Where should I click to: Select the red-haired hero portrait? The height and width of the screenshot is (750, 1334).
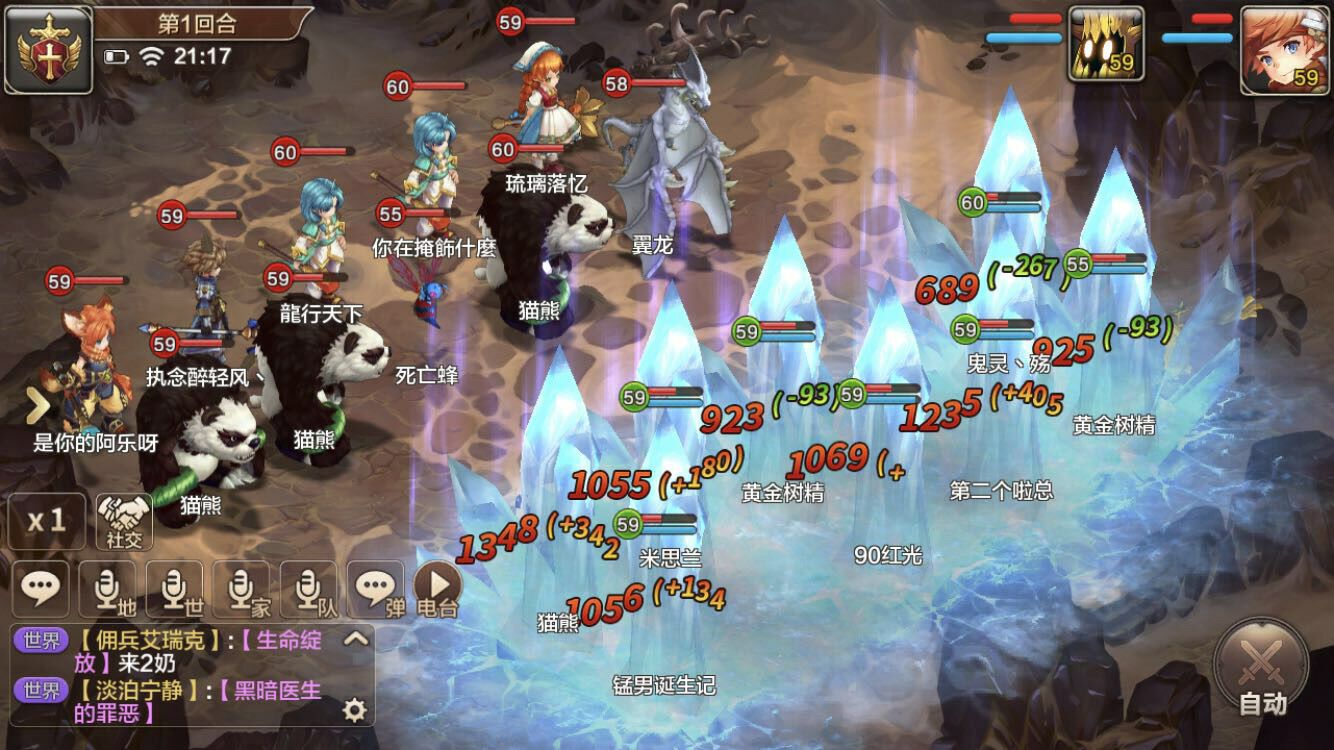tap(1284, 50)
